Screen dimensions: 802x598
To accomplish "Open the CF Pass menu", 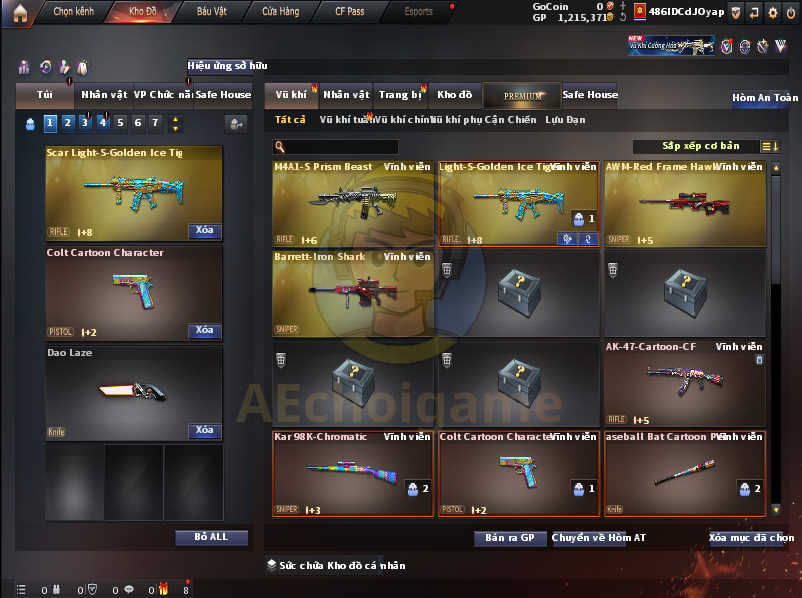I will [x=348, y=12].
